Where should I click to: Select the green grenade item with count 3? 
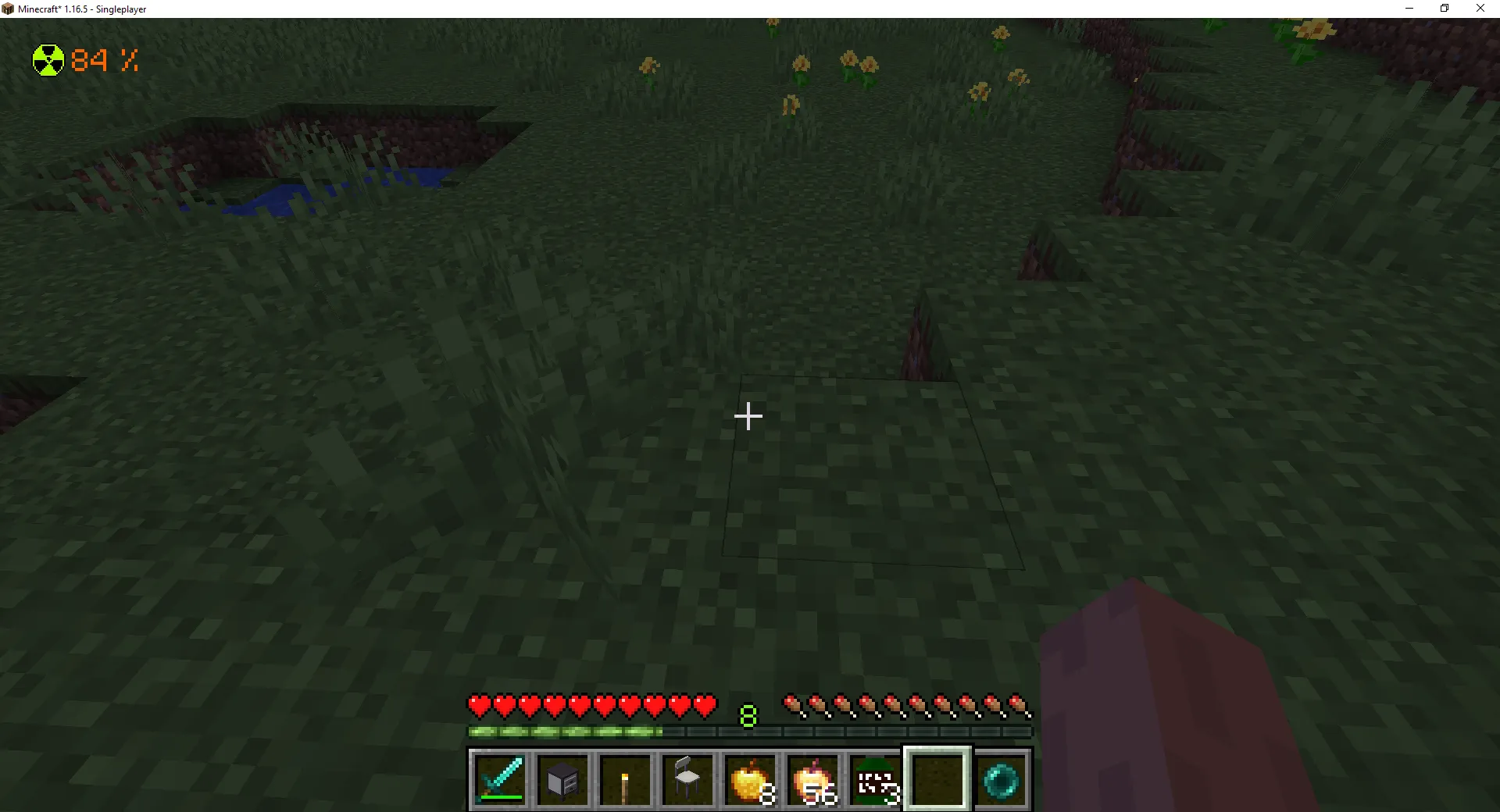pos(876,778)
